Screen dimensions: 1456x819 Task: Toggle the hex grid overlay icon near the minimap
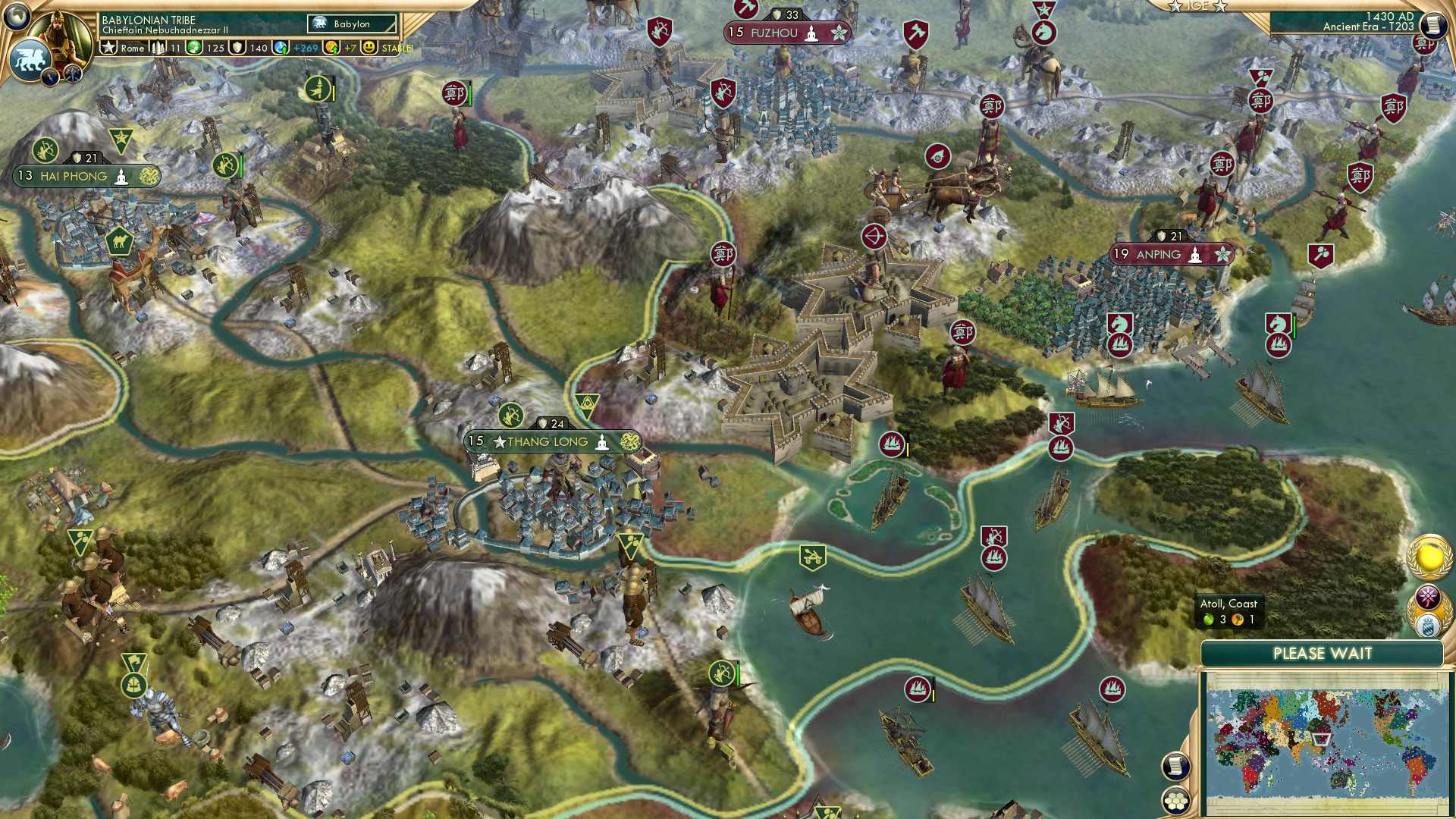1175,802
